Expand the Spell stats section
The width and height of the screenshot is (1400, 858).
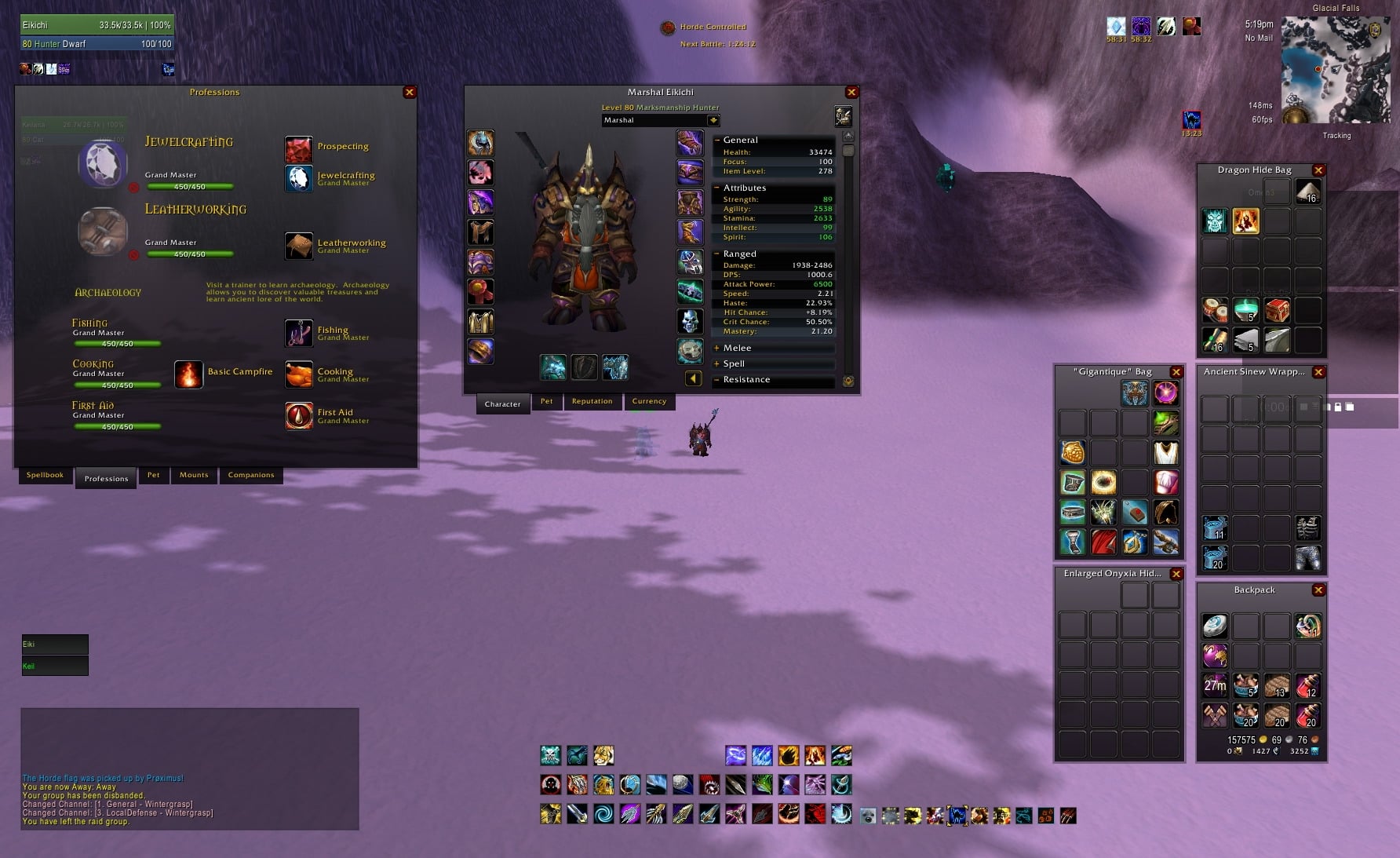click(716, 363)
